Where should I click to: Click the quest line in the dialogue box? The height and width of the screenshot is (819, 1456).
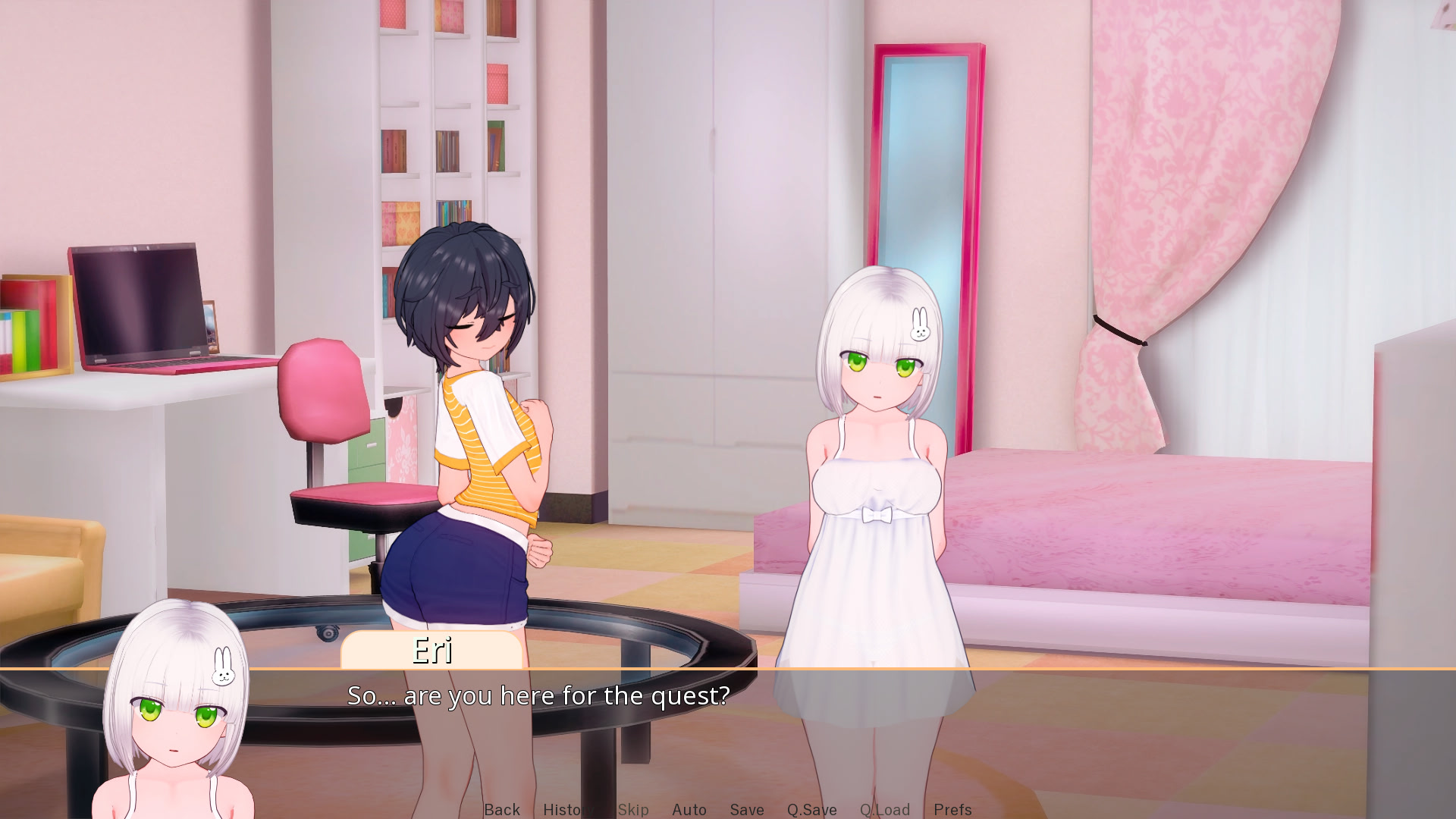[x=538, y=695]
